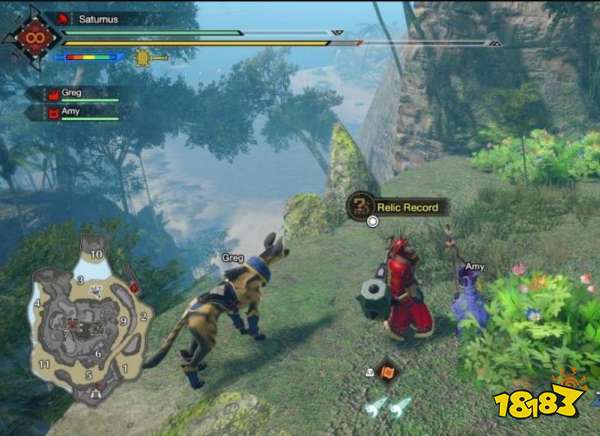Click the Saturnus player name plate

click(x=98, y=18)
